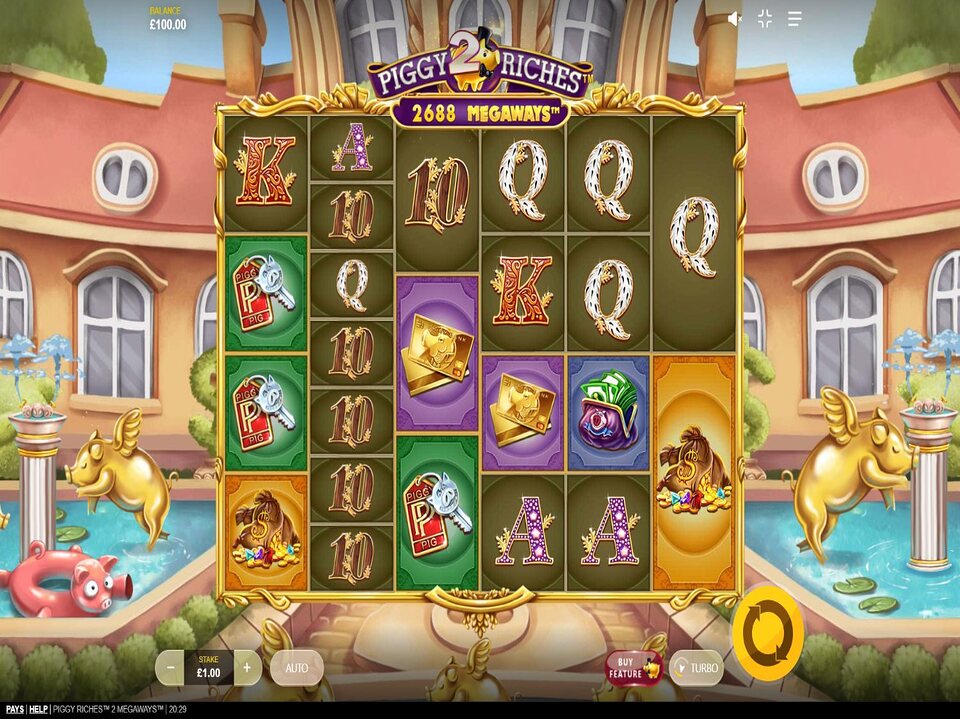The image size is (960, 719).
Task: Show the PAYS paytable
Action: 13,710
